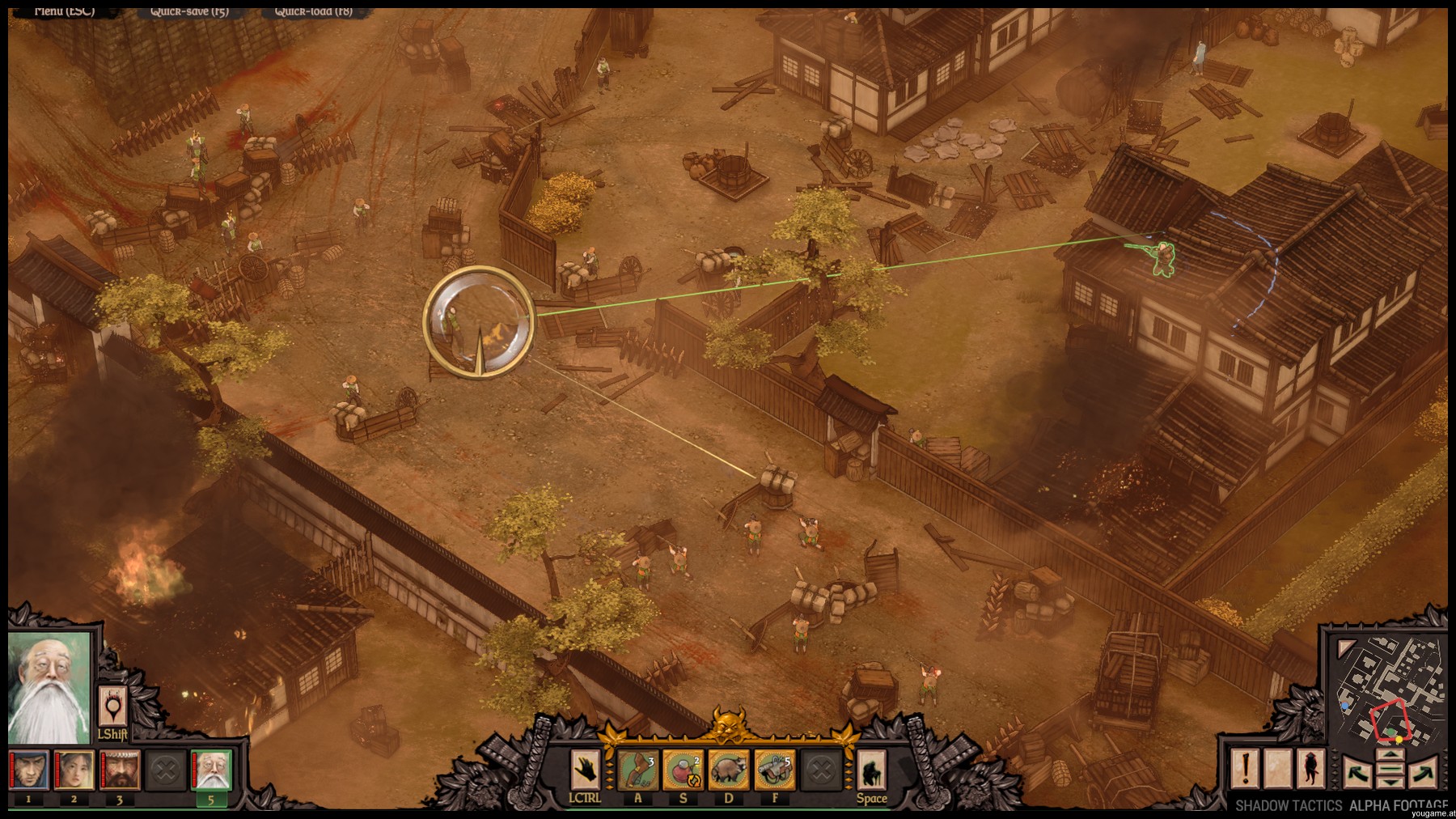Screen dimensions: 1456x819
Task: Choose the red grenade pot ability
Action: (x=684, y=769)
